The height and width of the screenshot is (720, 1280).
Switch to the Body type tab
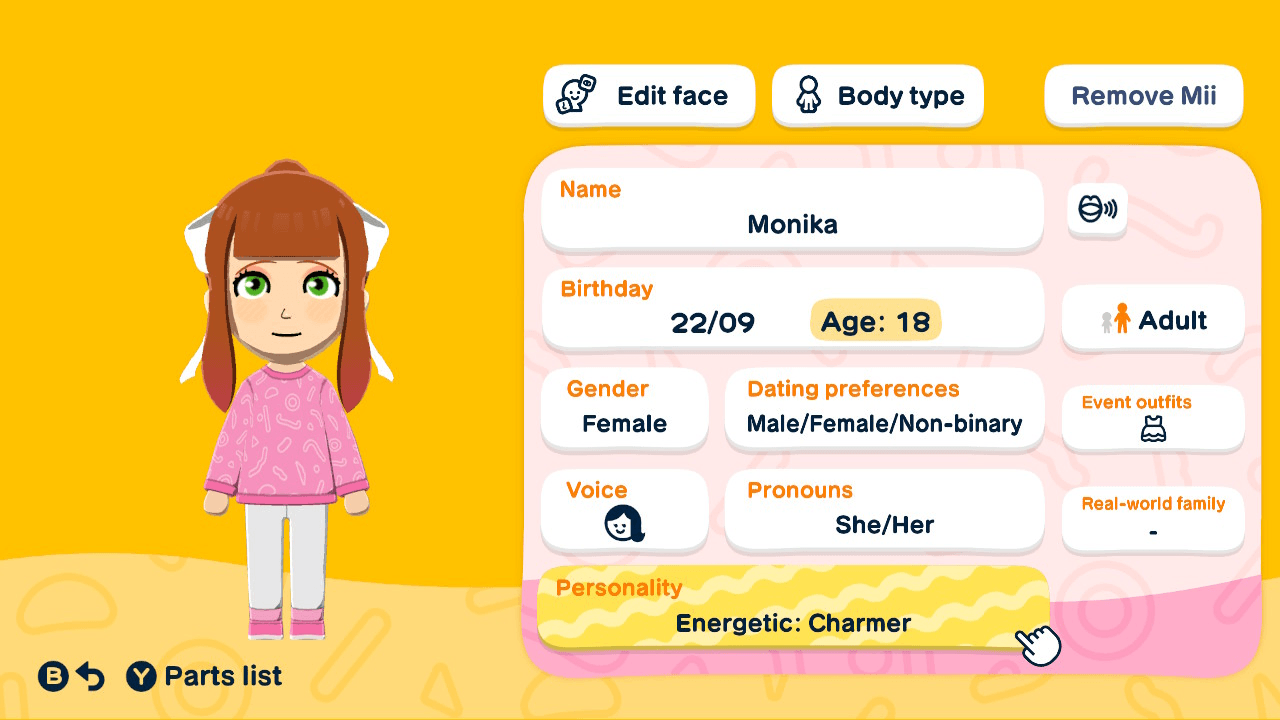(x=877, y=95)
